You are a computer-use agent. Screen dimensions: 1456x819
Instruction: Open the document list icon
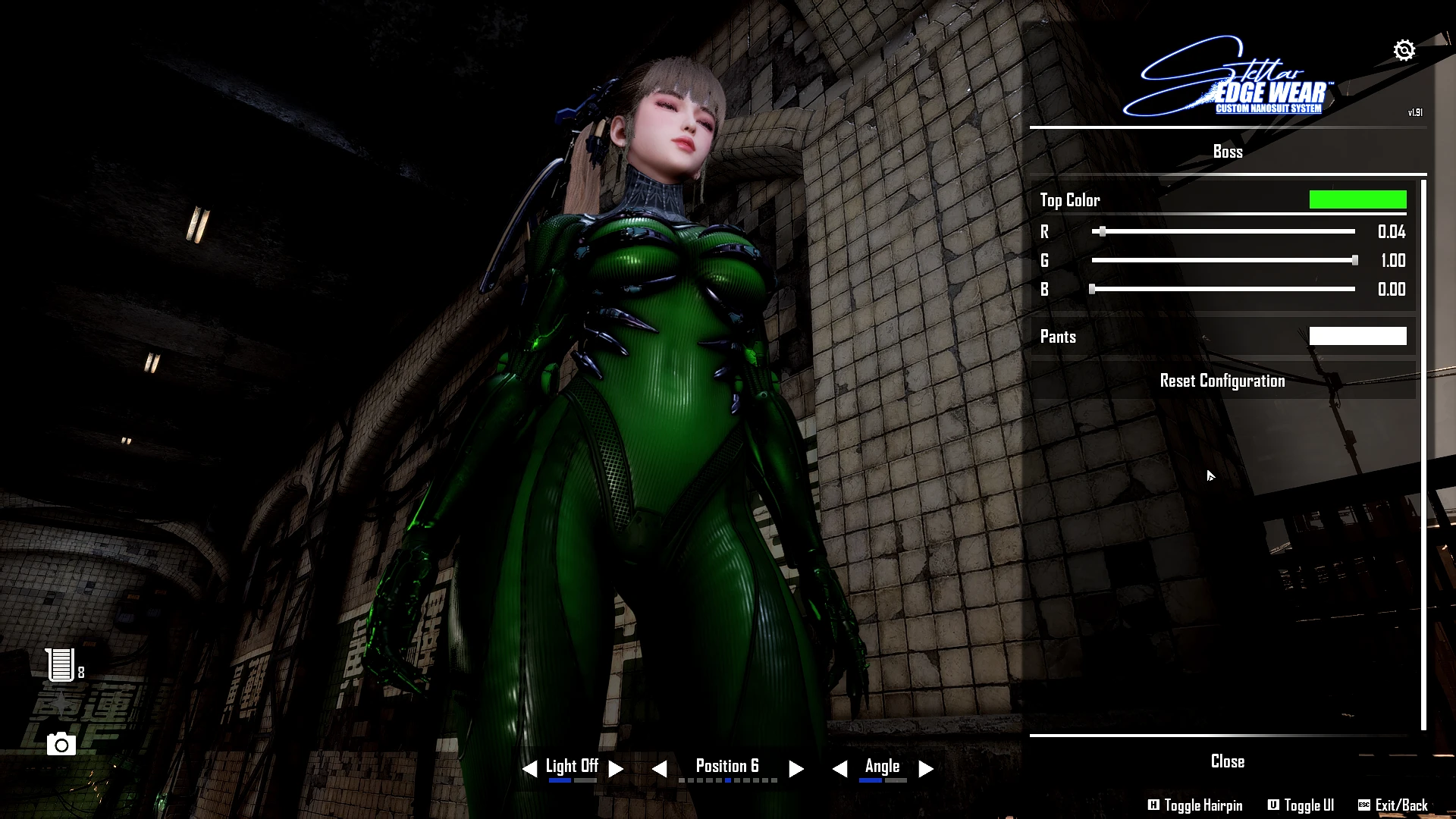(x=61, y=665)
